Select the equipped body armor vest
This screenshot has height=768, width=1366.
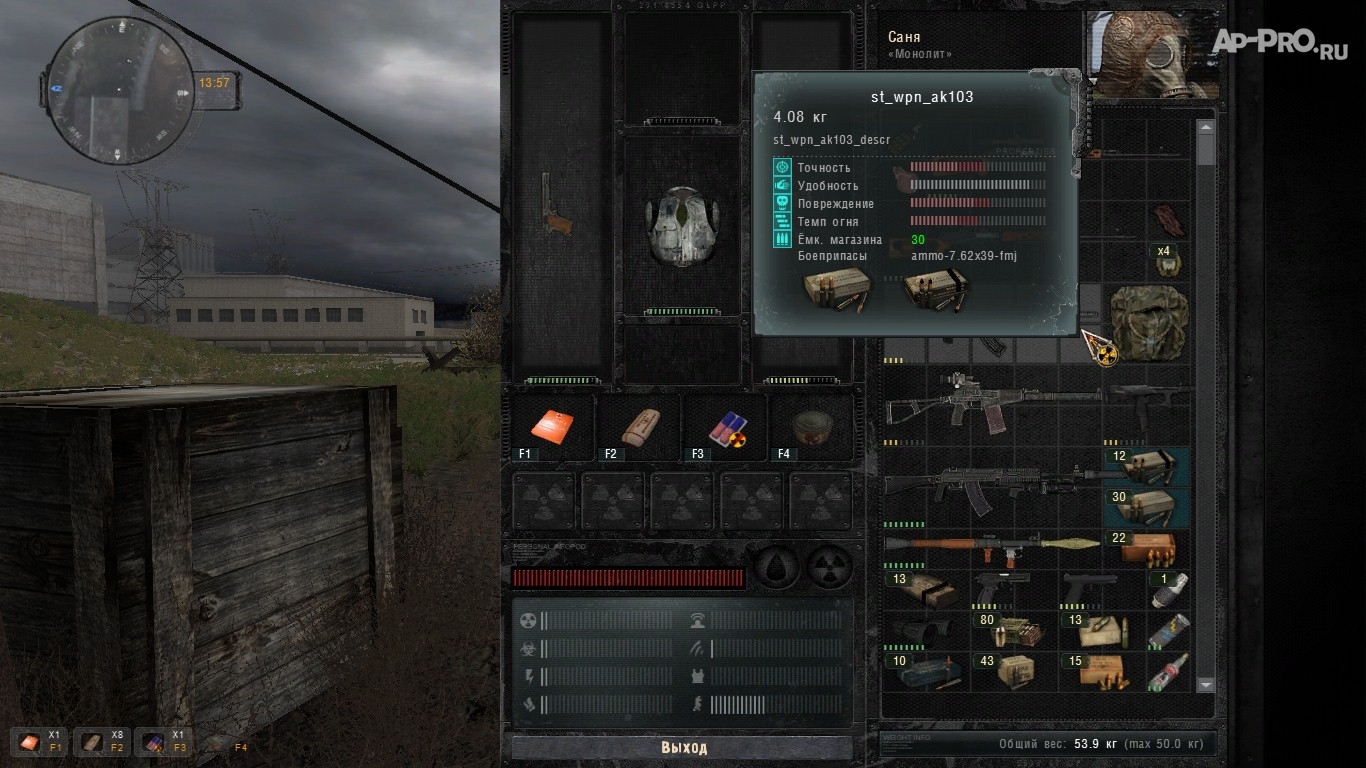(683, 226)
